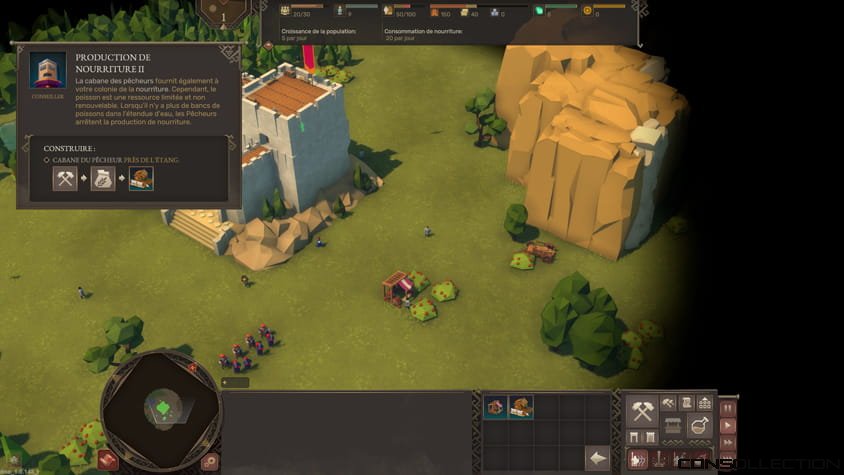Screen dimensions: 844x475
Task: Switch to fast-forward speed
Action: [727, 442]
